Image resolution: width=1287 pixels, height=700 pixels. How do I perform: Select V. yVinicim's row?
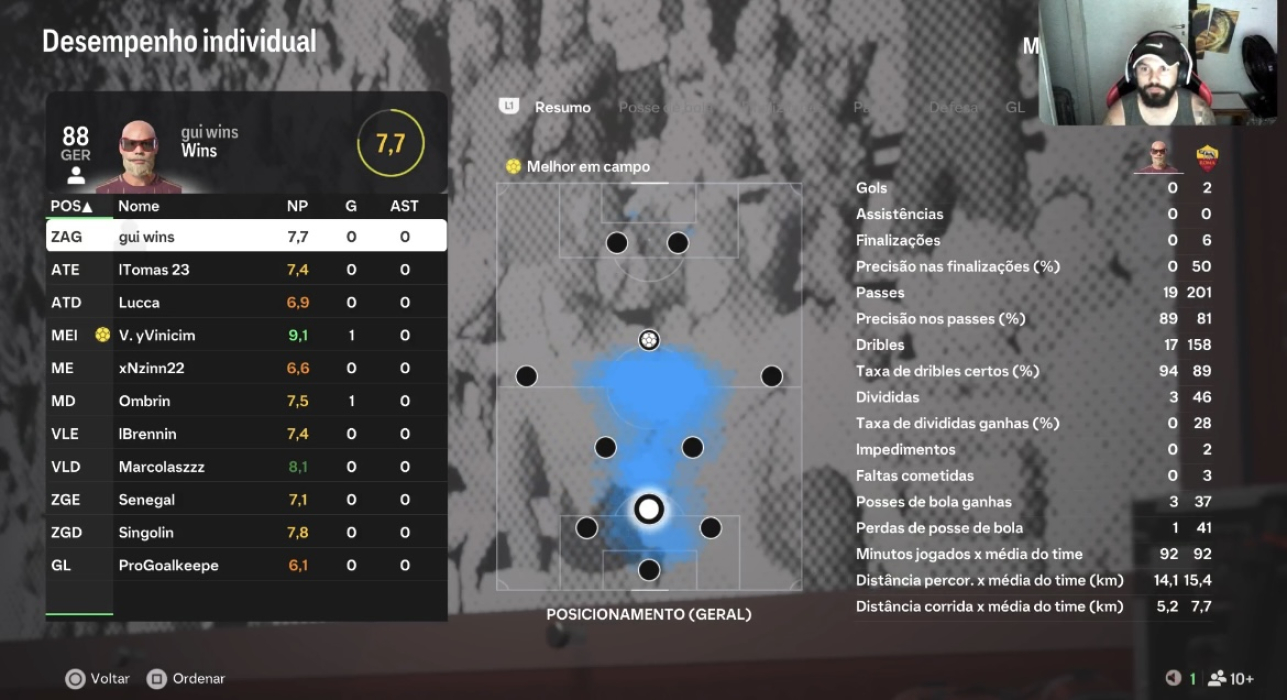tap(246, 336)
